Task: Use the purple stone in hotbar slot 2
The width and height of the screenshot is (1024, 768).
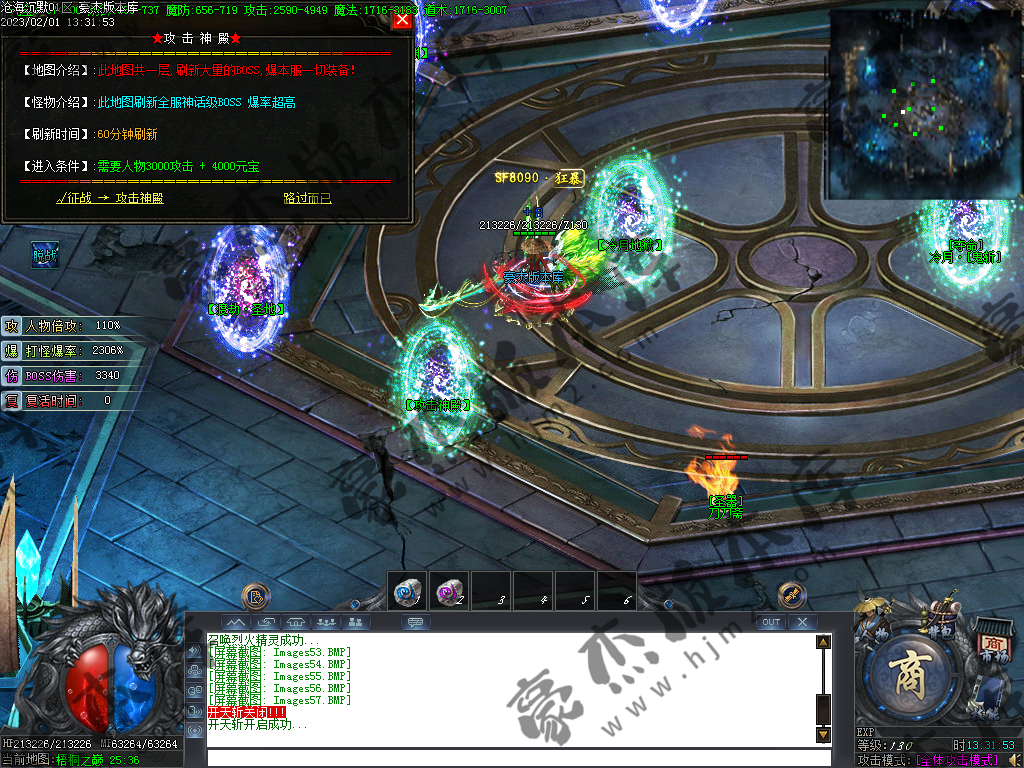Action: (x=448, y=591)
